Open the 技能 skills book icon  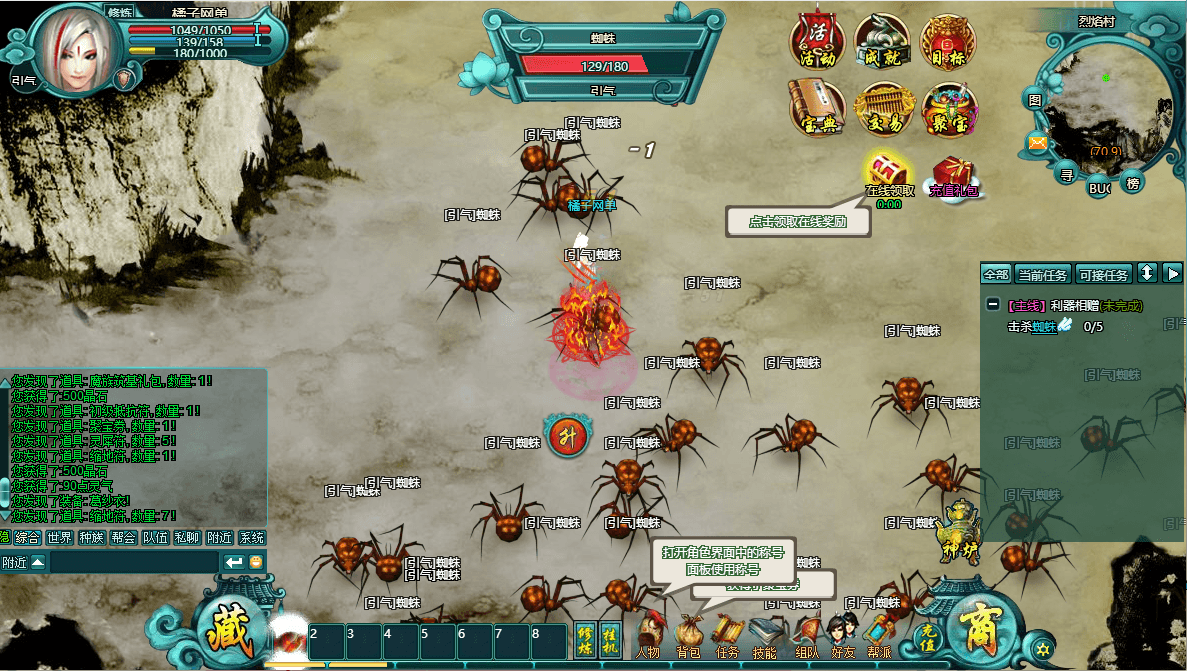click(765, 636)
